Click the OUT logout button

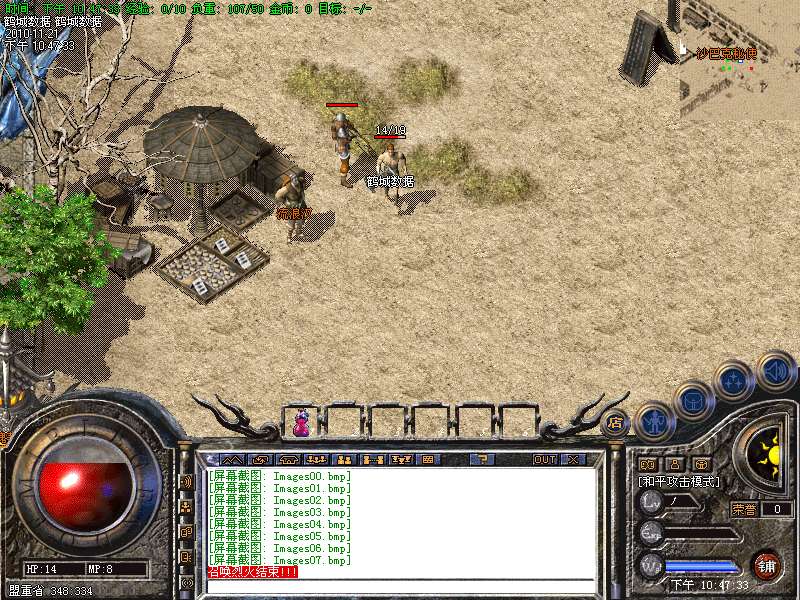(544, 460)
